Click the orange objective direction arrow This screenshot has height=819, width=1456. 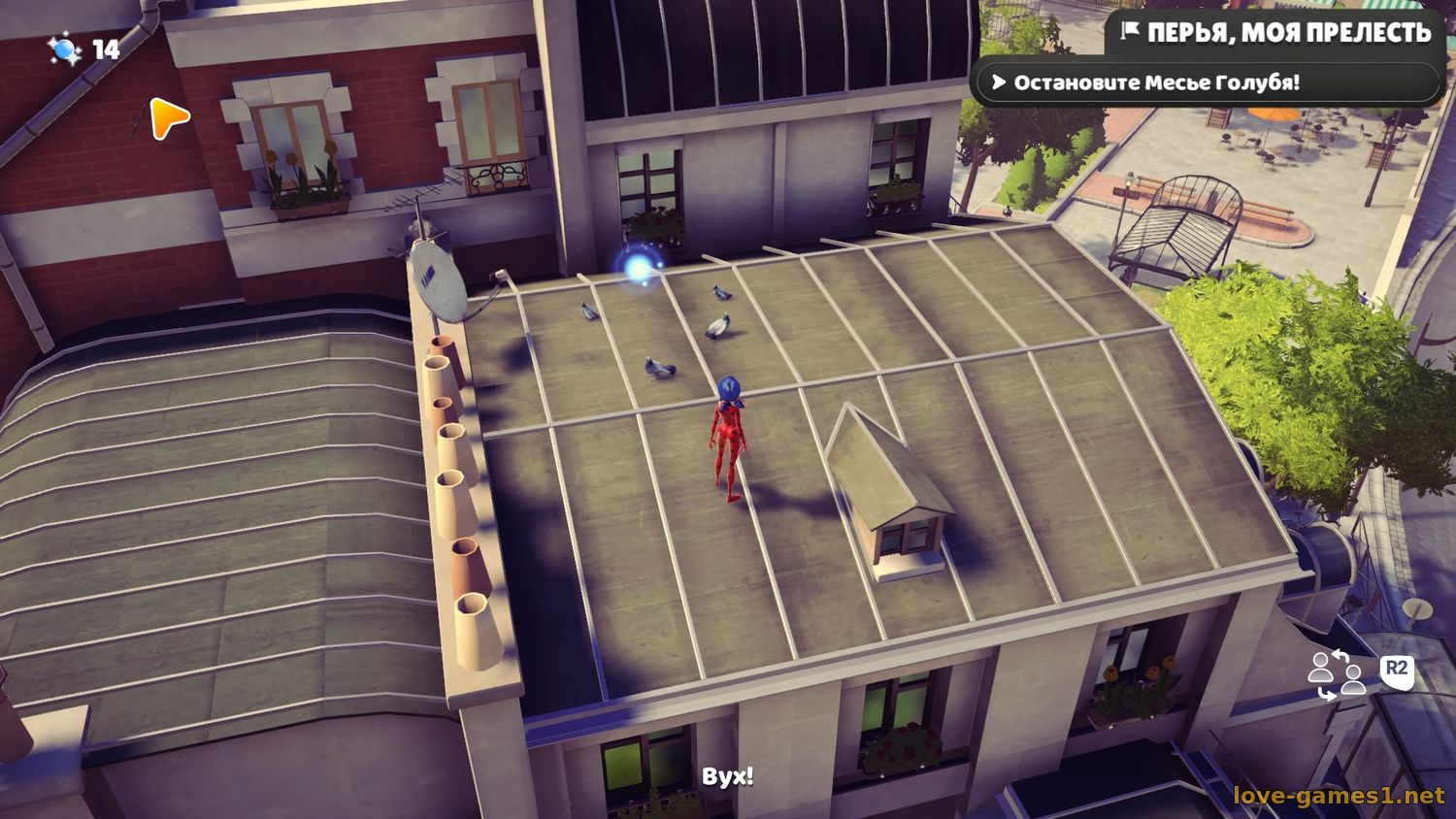[x=169, y=118]
